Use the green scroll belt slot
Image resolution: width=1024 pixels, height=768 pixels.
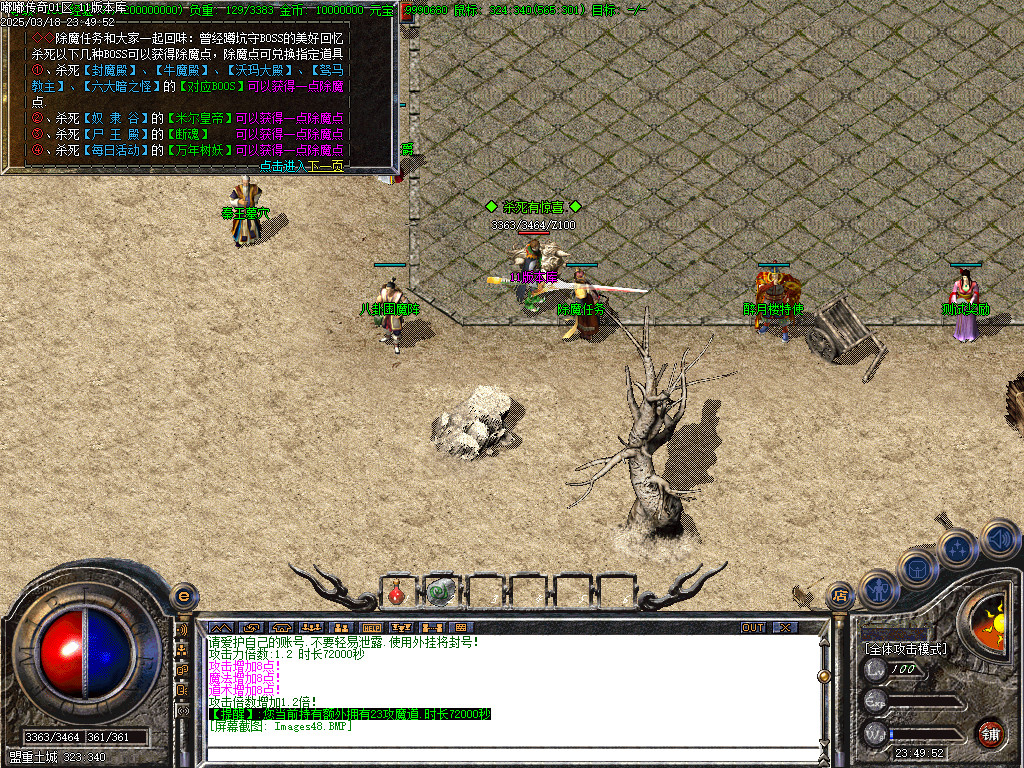click(439, 593)
